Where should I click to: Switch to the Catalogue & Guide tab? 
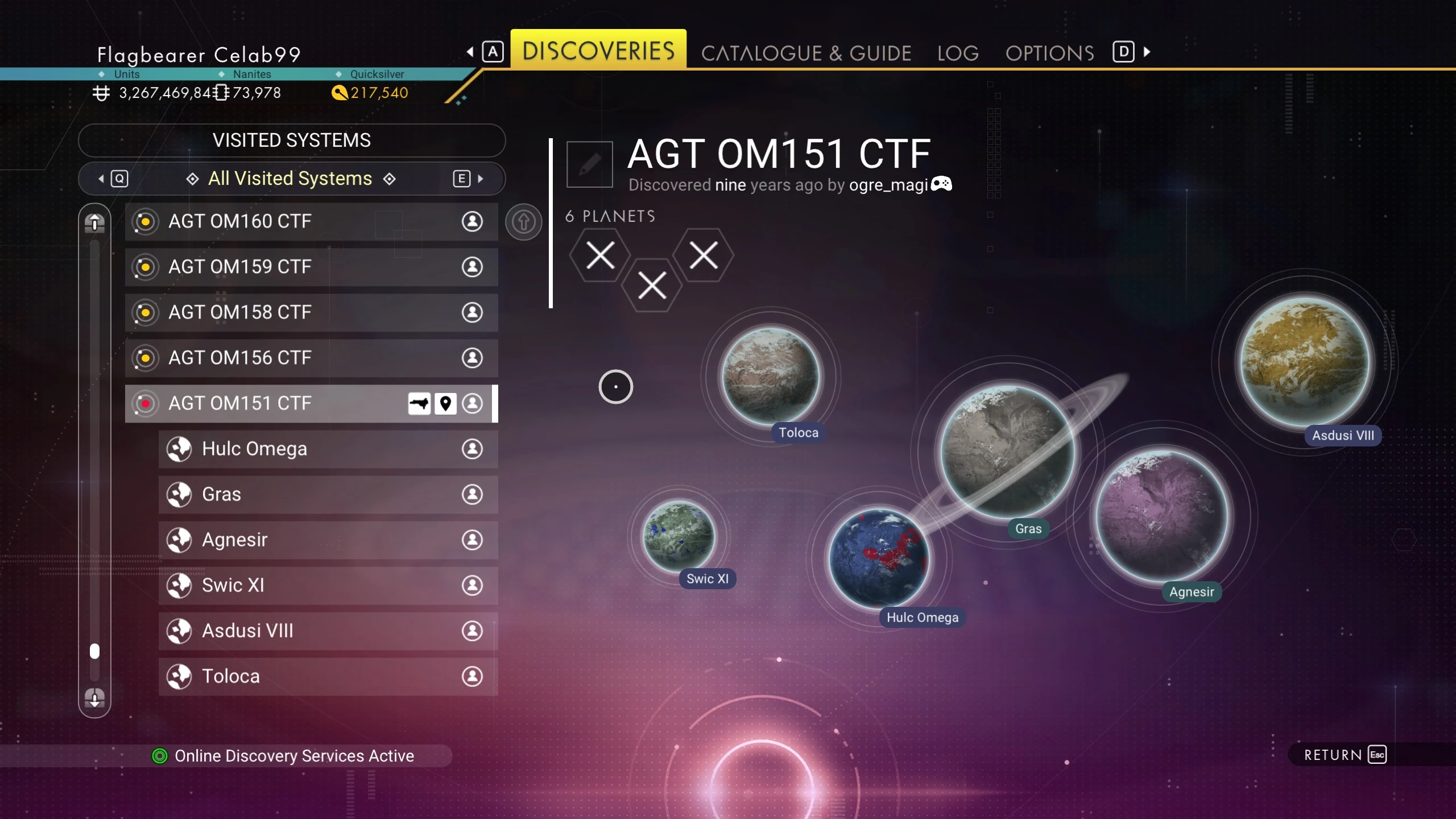click(x=806, y=53)
